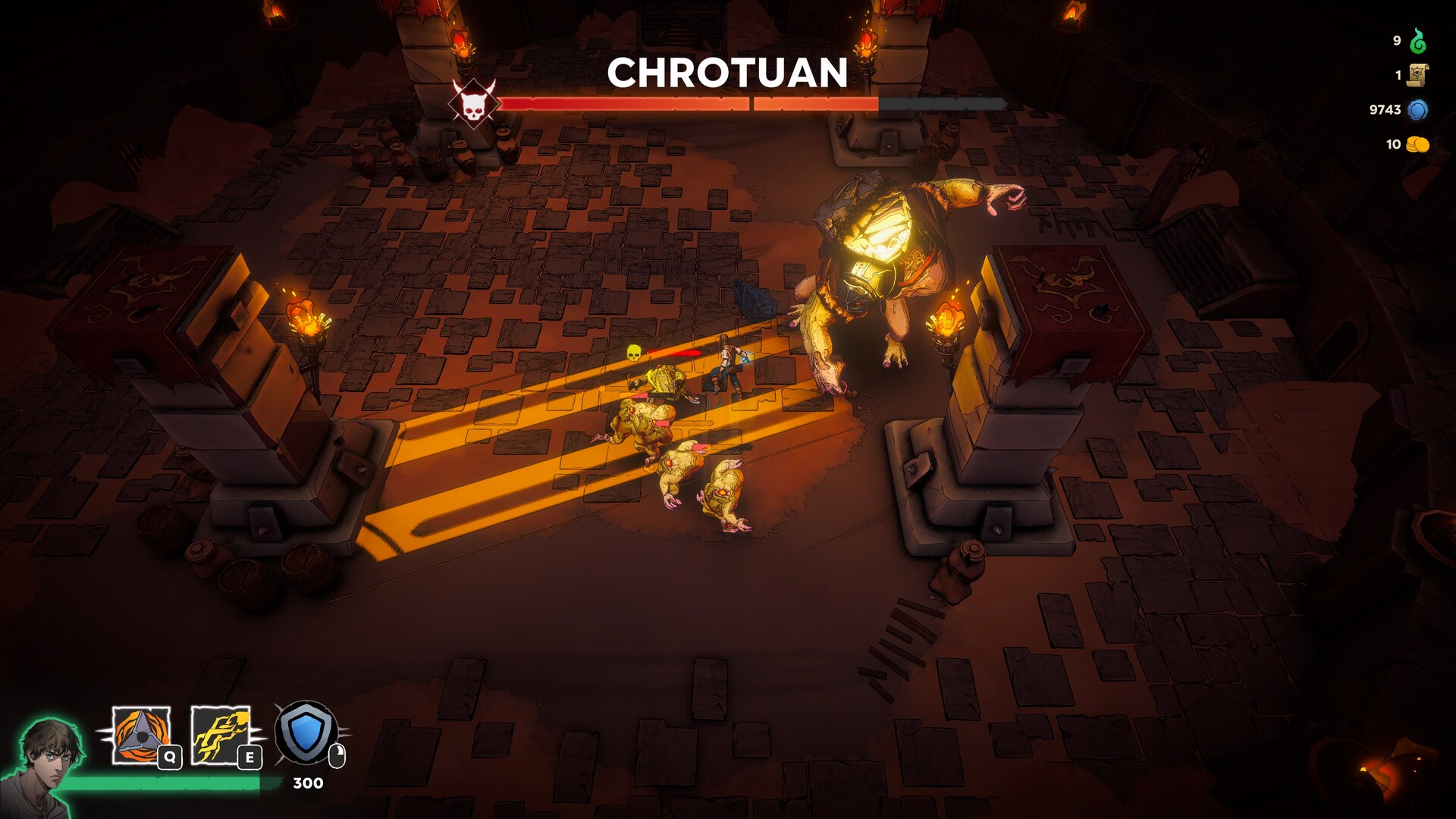Click the CHROTUAN boss name title

pos(726,73)
